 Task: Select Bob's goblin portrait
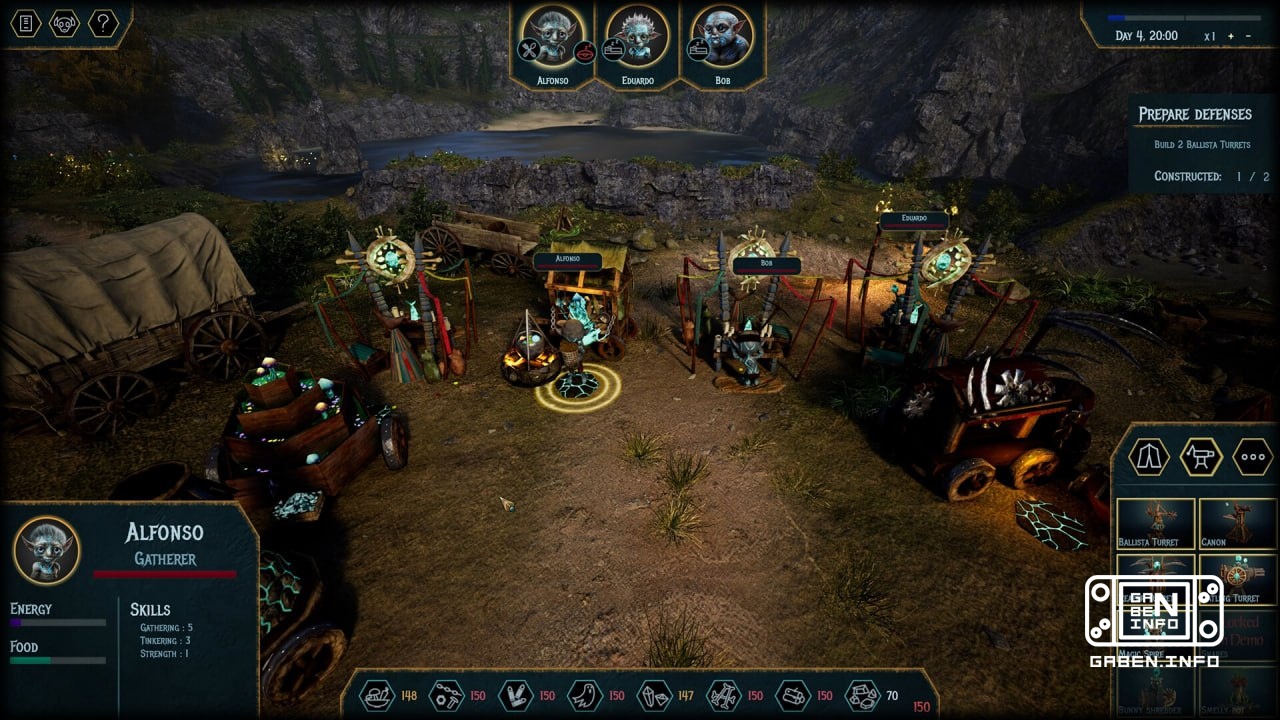[x=722, y=38]
